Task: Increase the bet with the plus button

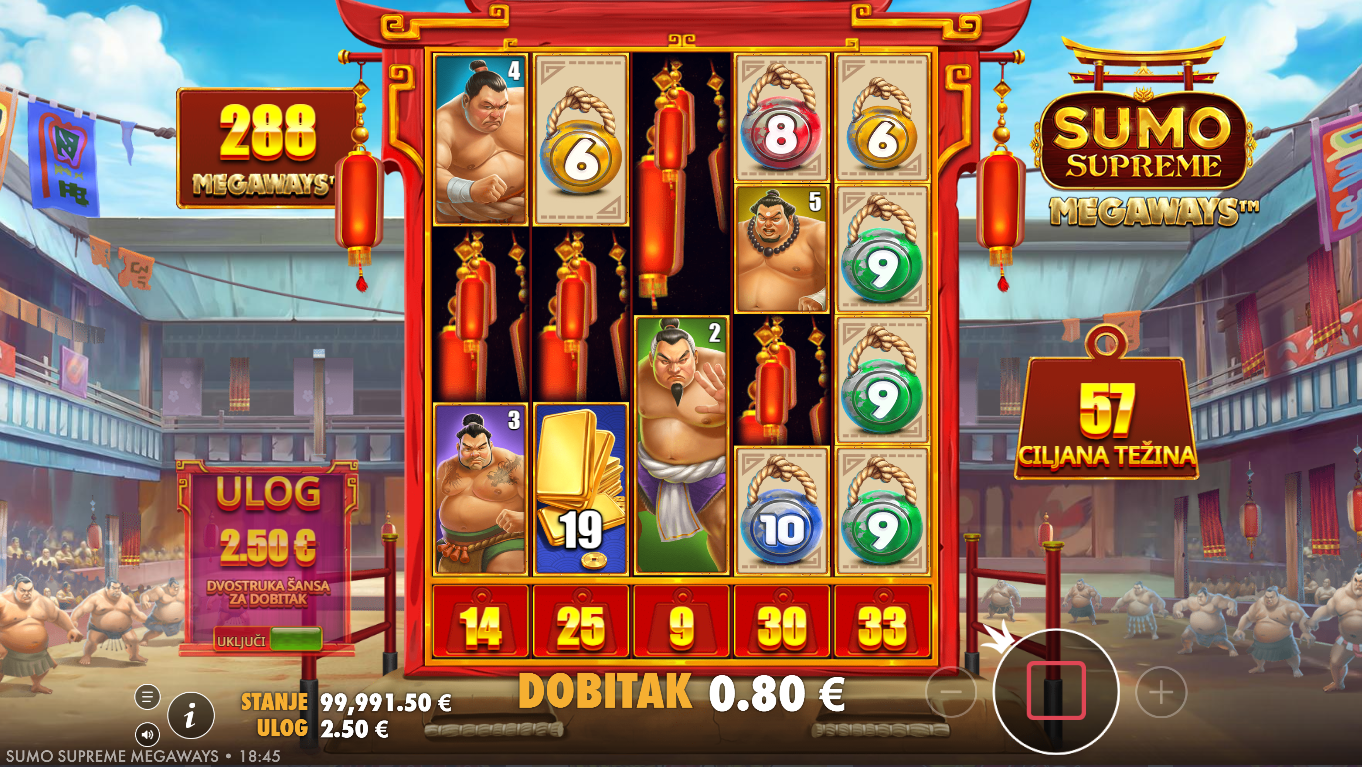Action: (1160, 691)
